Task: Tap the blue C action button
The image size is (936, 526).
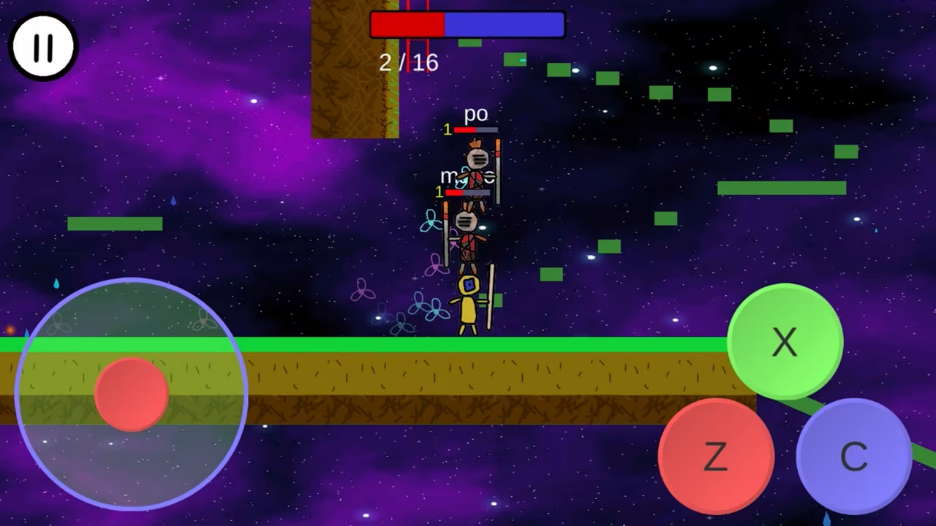Action: click(x=854, y=456)
